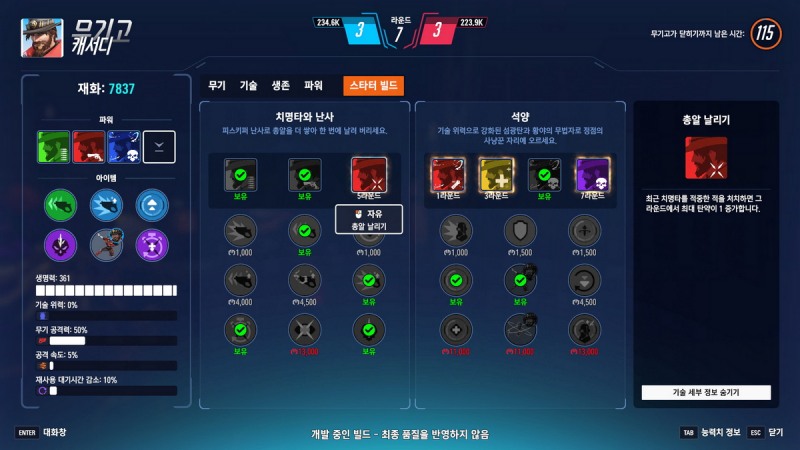Select the blue skull power icon
This screenshot has width=800, height=450.
point(124,147)
